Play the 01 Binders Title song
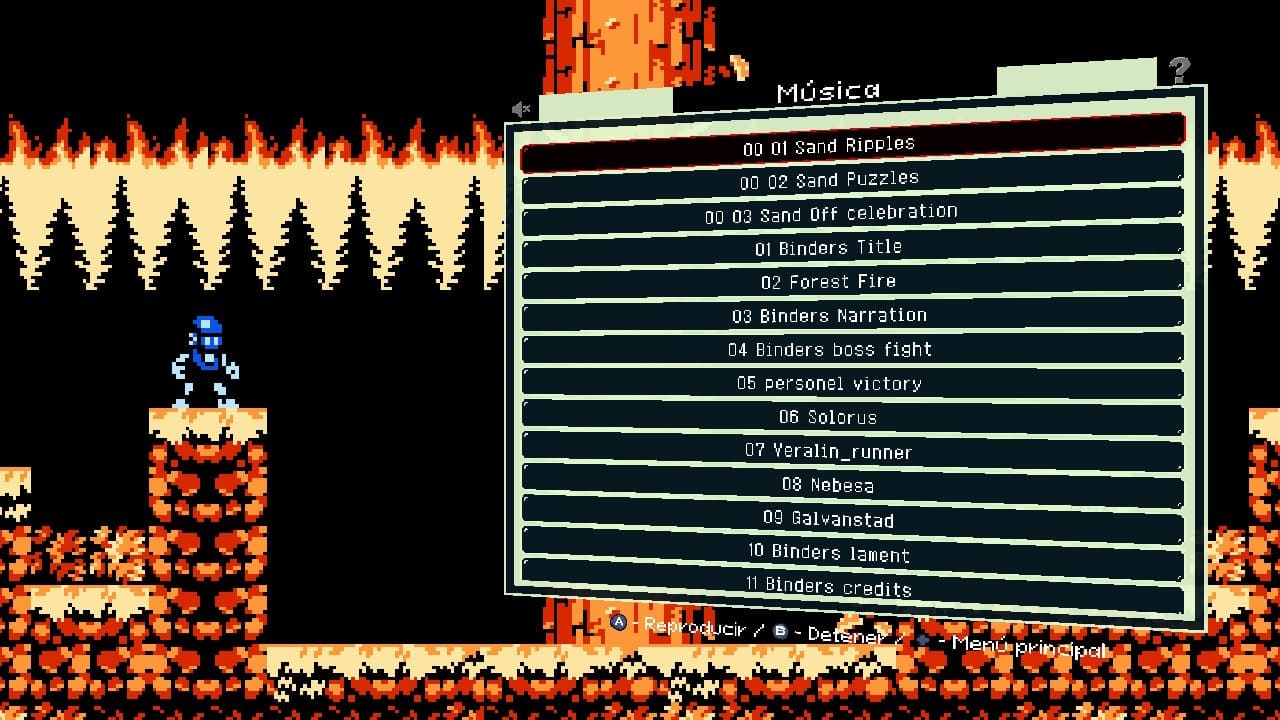 (x=829, y=248)
